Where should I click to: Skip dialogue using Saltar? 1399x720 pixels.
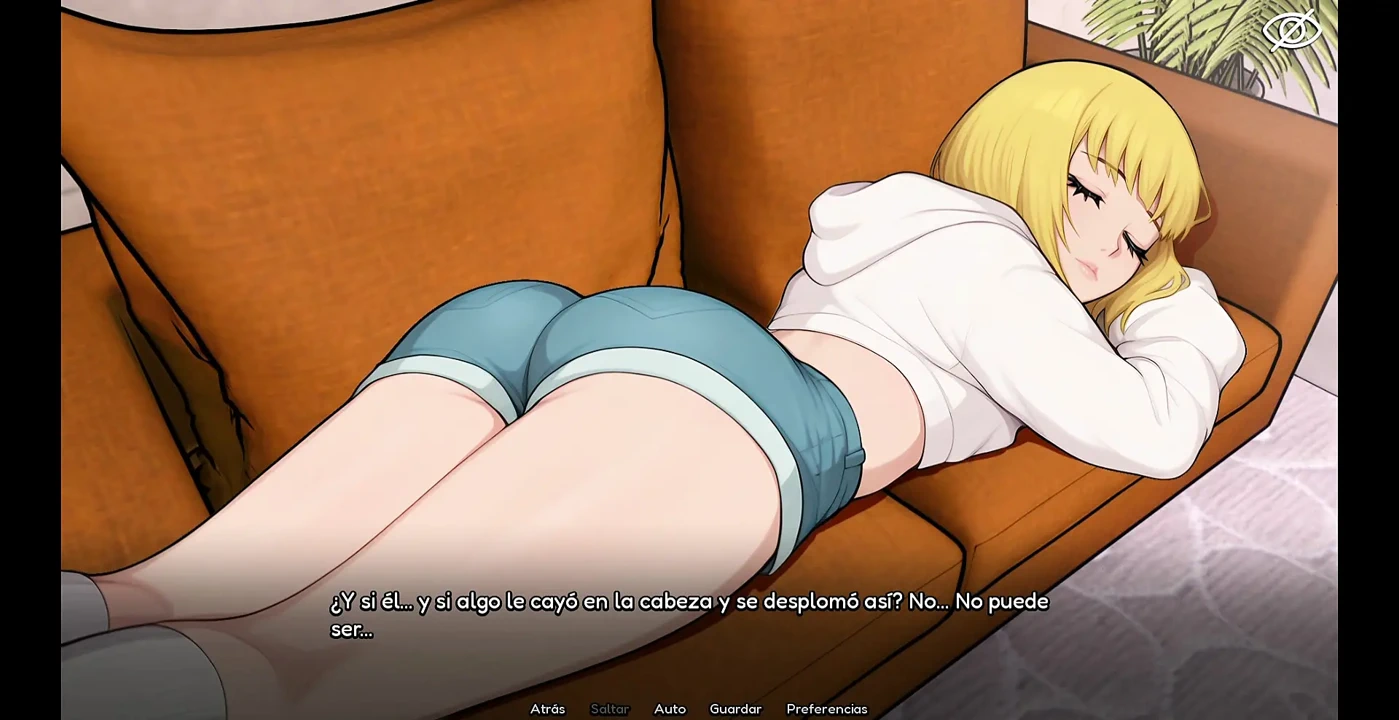(x=609, y=709)
